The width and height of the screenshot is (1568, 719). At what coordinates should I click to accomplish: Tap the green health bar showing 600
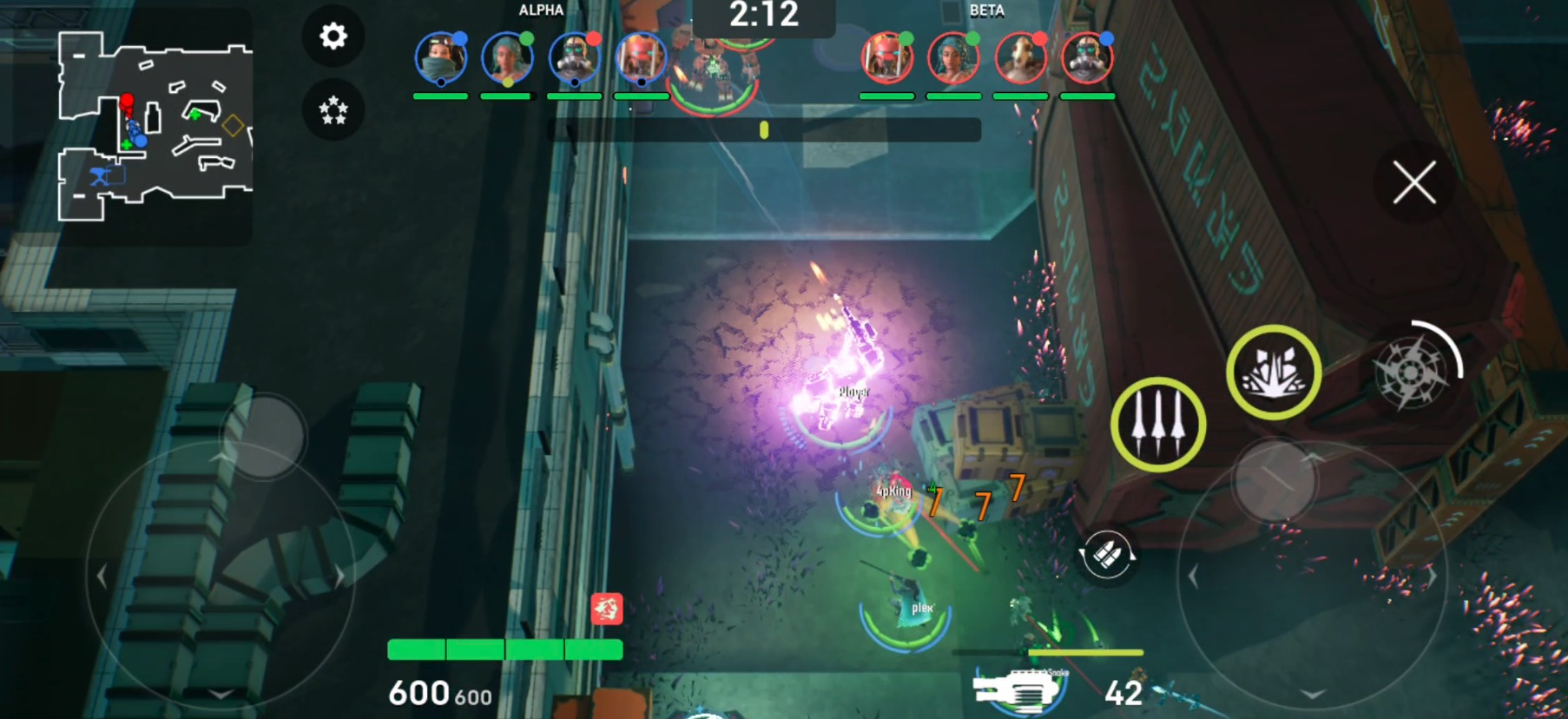click(504, 648)
